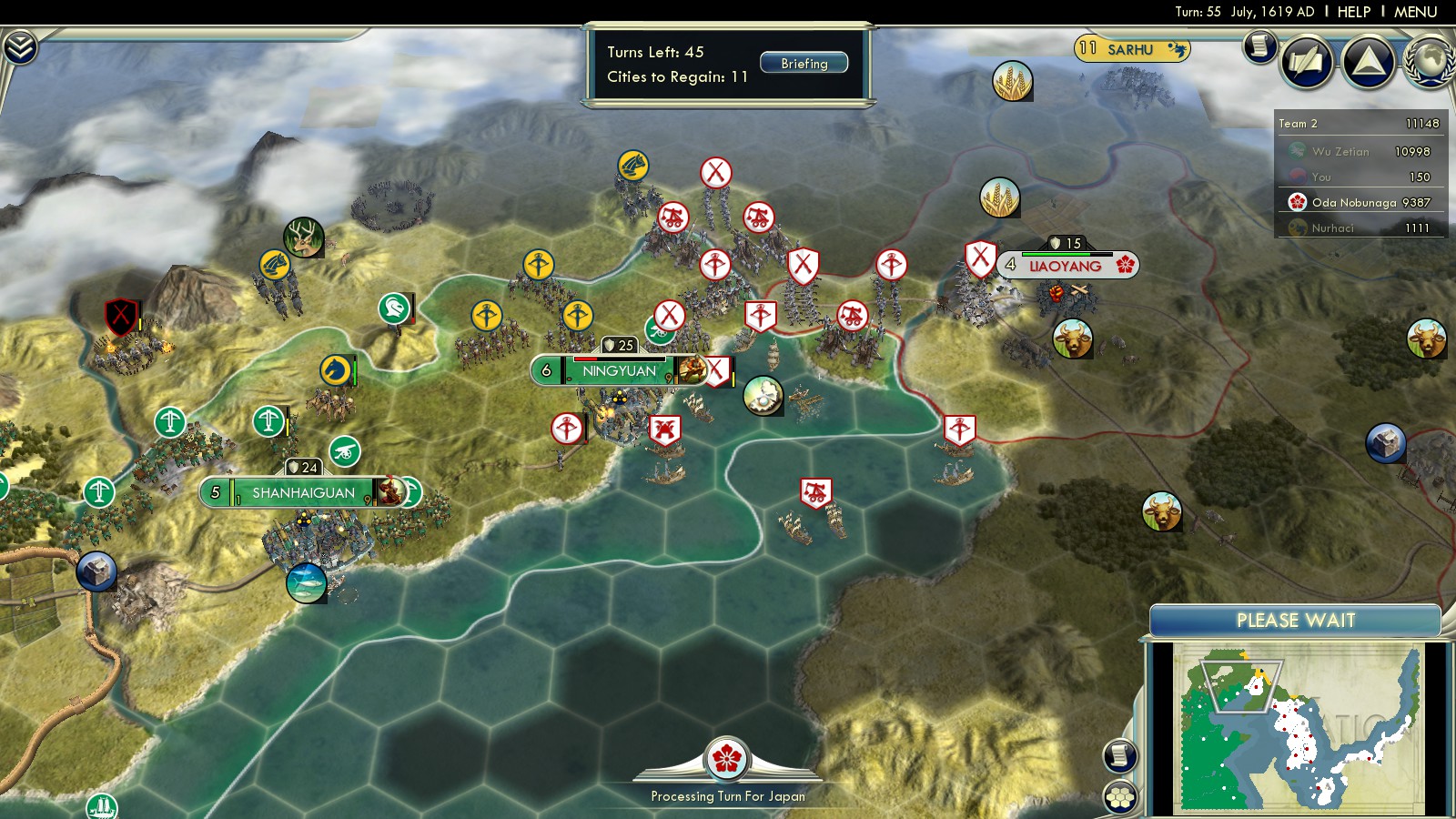Select the SHANHAIGUAN city banner

pyautogui.click(x=303, y=493)
